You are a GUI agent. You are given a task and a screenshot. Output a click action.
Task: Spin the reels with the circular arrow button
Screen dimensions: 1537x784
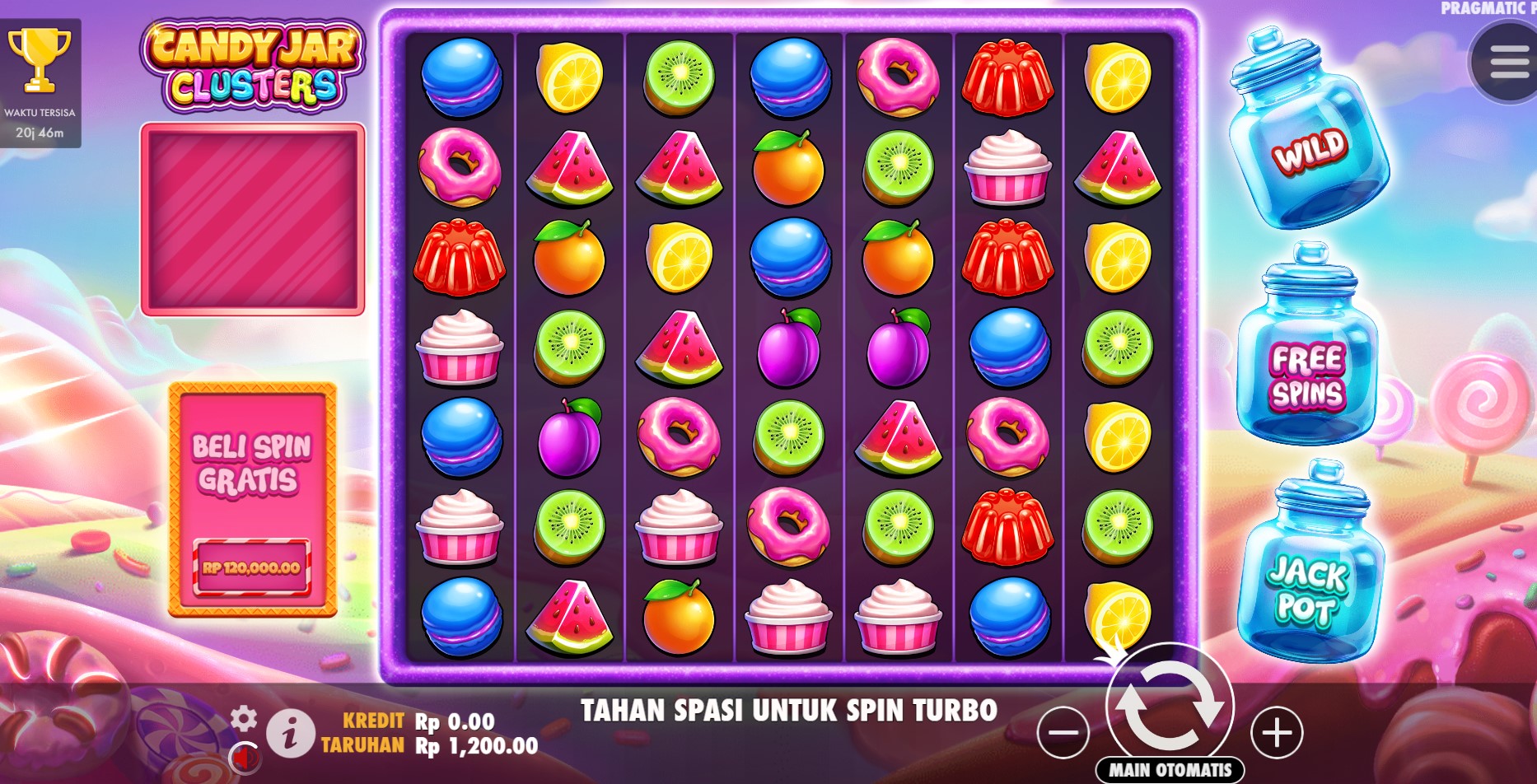(1170, 707)
